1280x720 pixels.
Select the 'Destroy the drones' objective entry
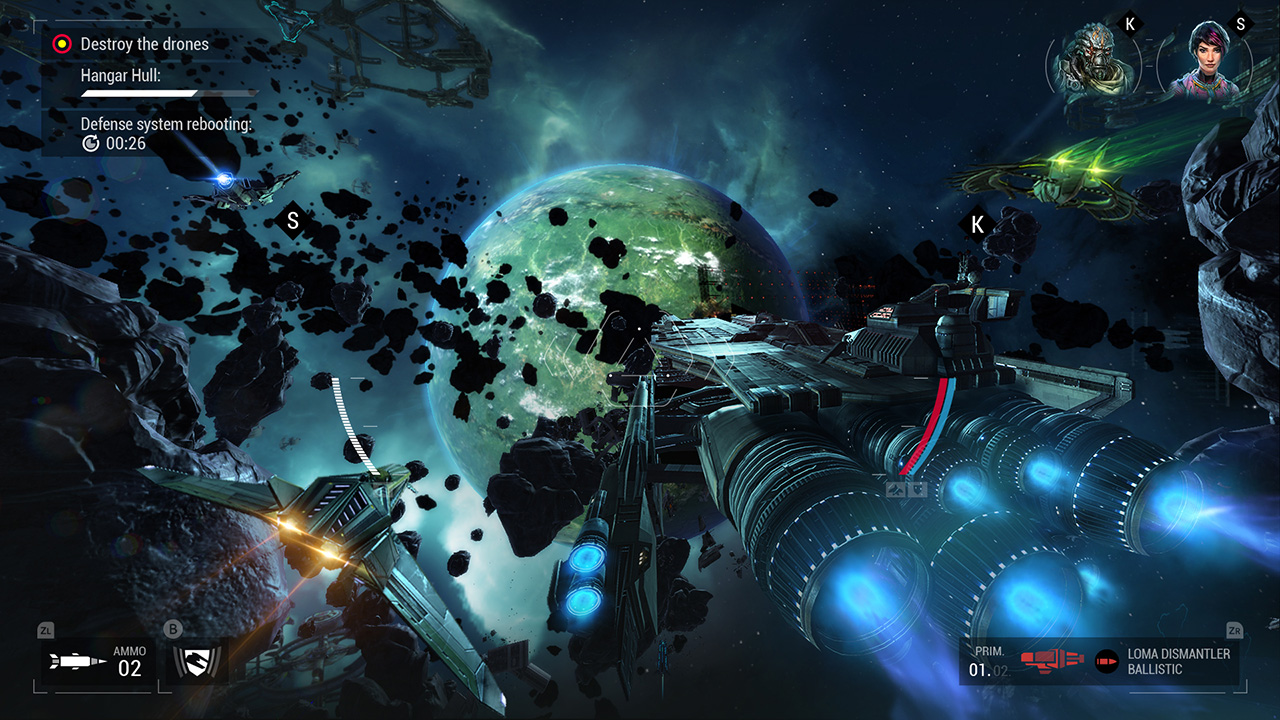(x=146, y=44)
